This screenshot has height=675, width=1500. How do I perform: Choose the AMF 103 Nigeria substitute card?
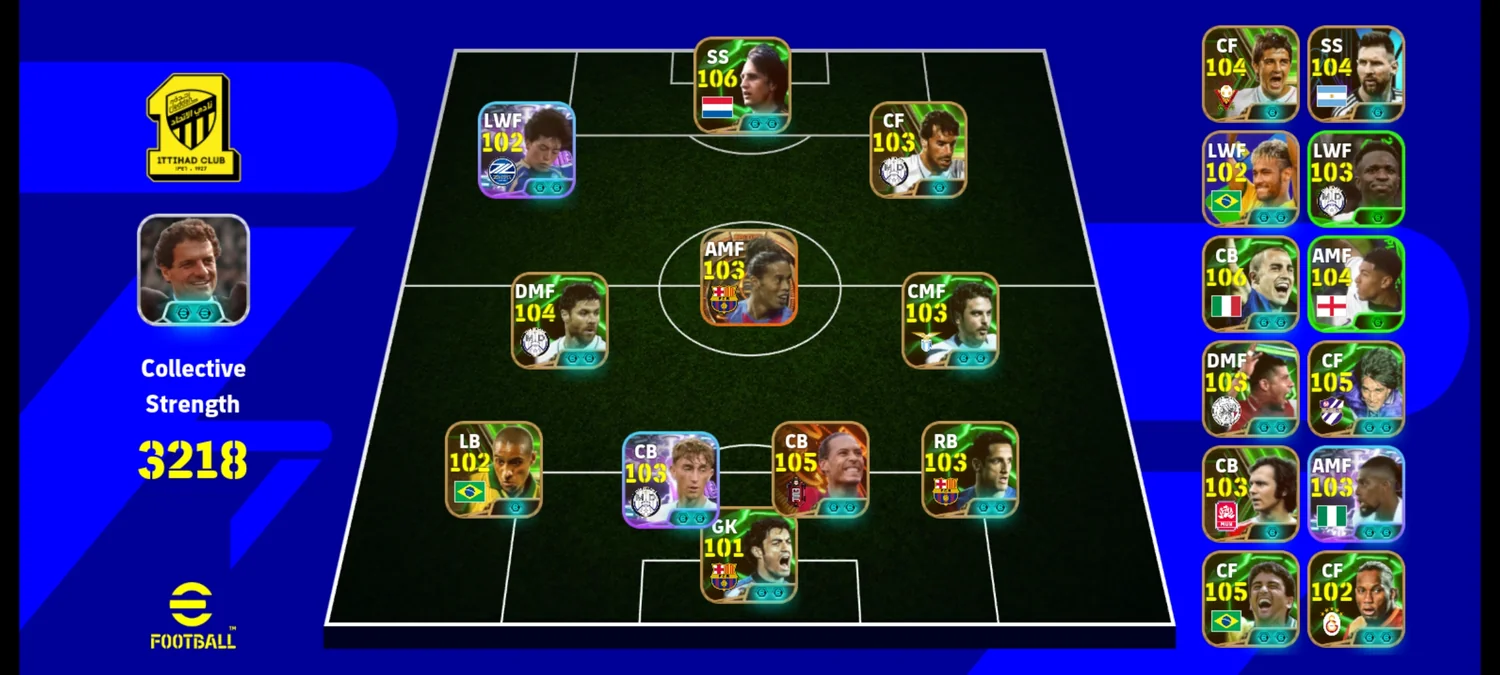(x=1356, y=494)
